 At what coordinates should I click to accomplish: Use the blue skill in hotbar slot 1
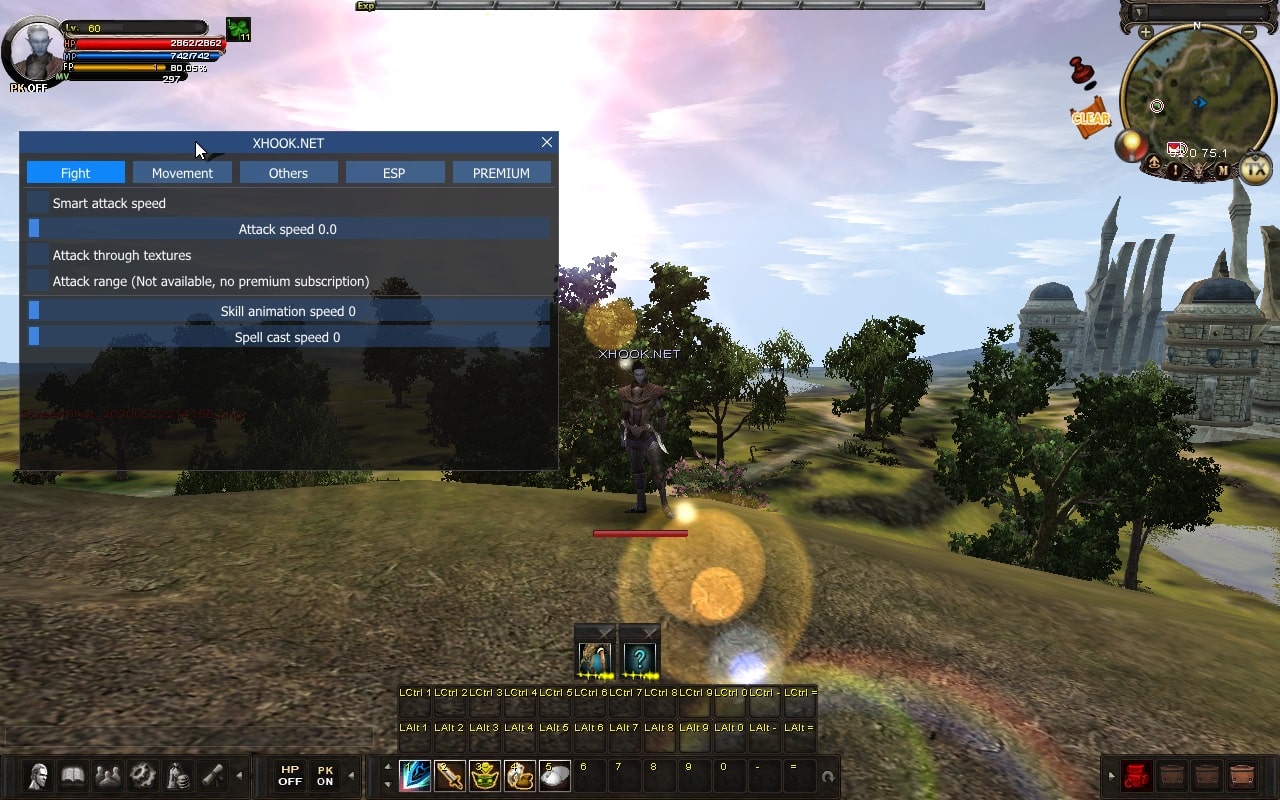(414, 775)
